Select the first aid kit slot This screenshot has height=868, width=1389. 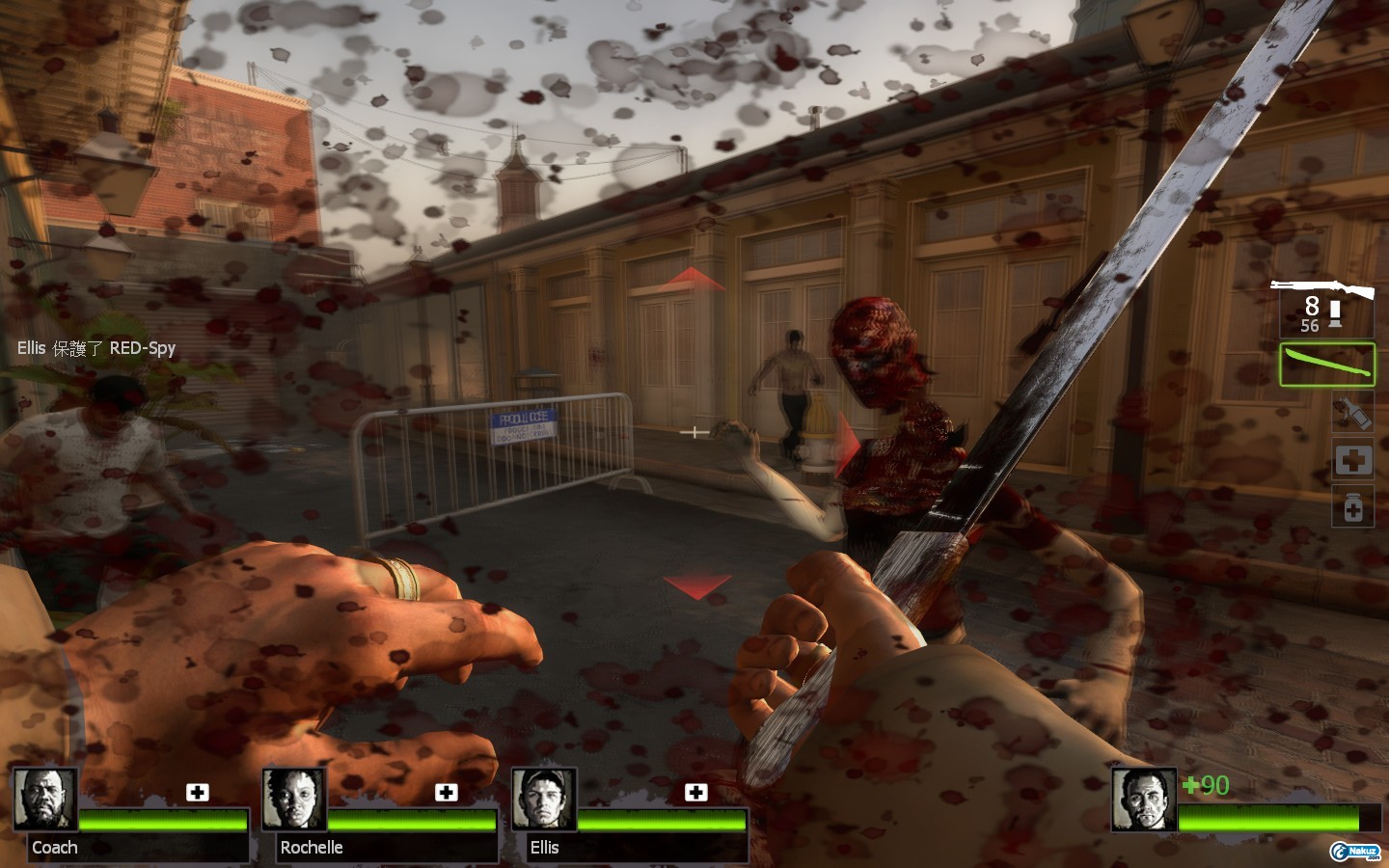point(1352,460)
